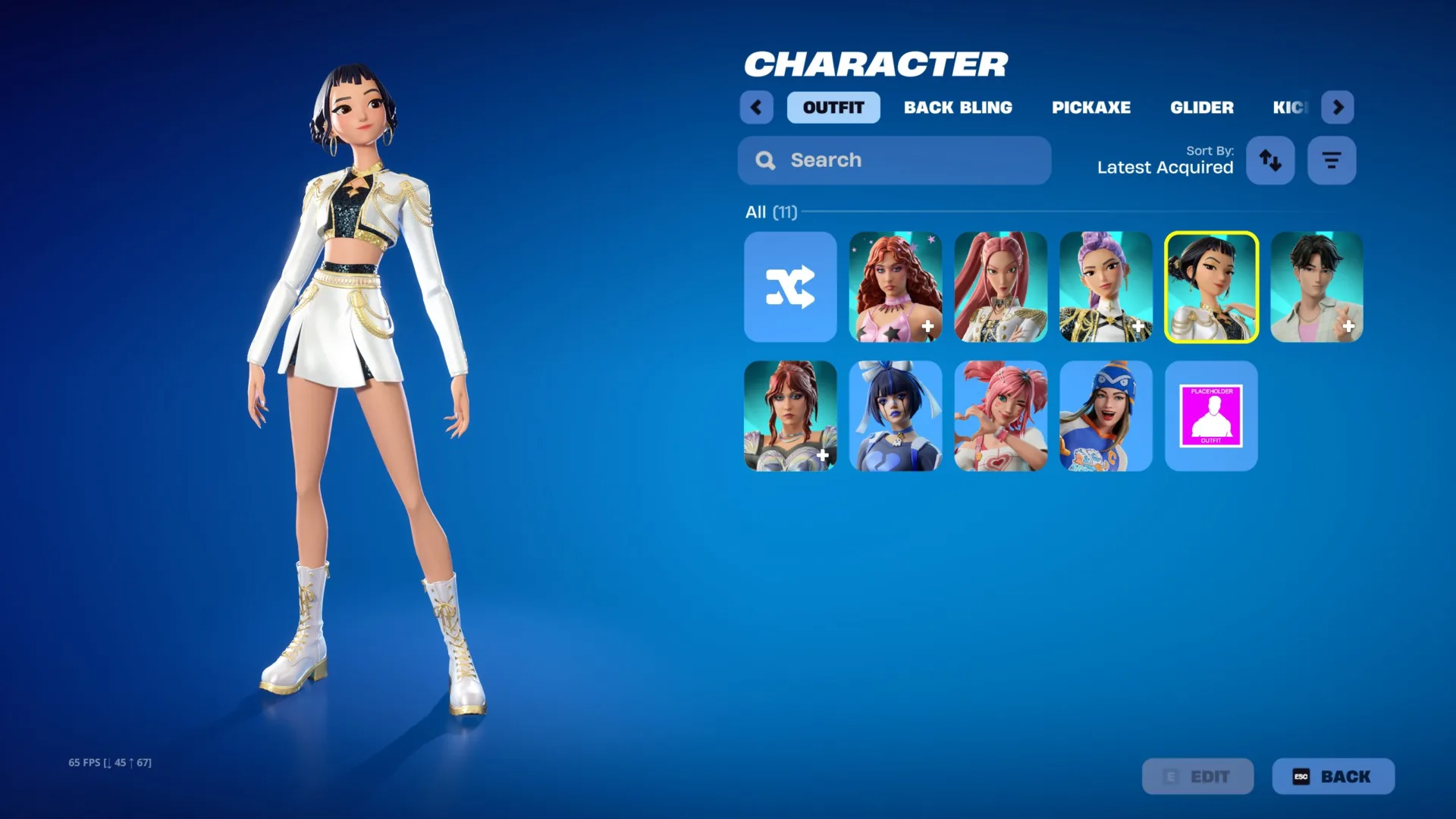Click the plus badge on the dark-haired male outfit
This screenshot has width=1456, height=819.
point(1349,326)
